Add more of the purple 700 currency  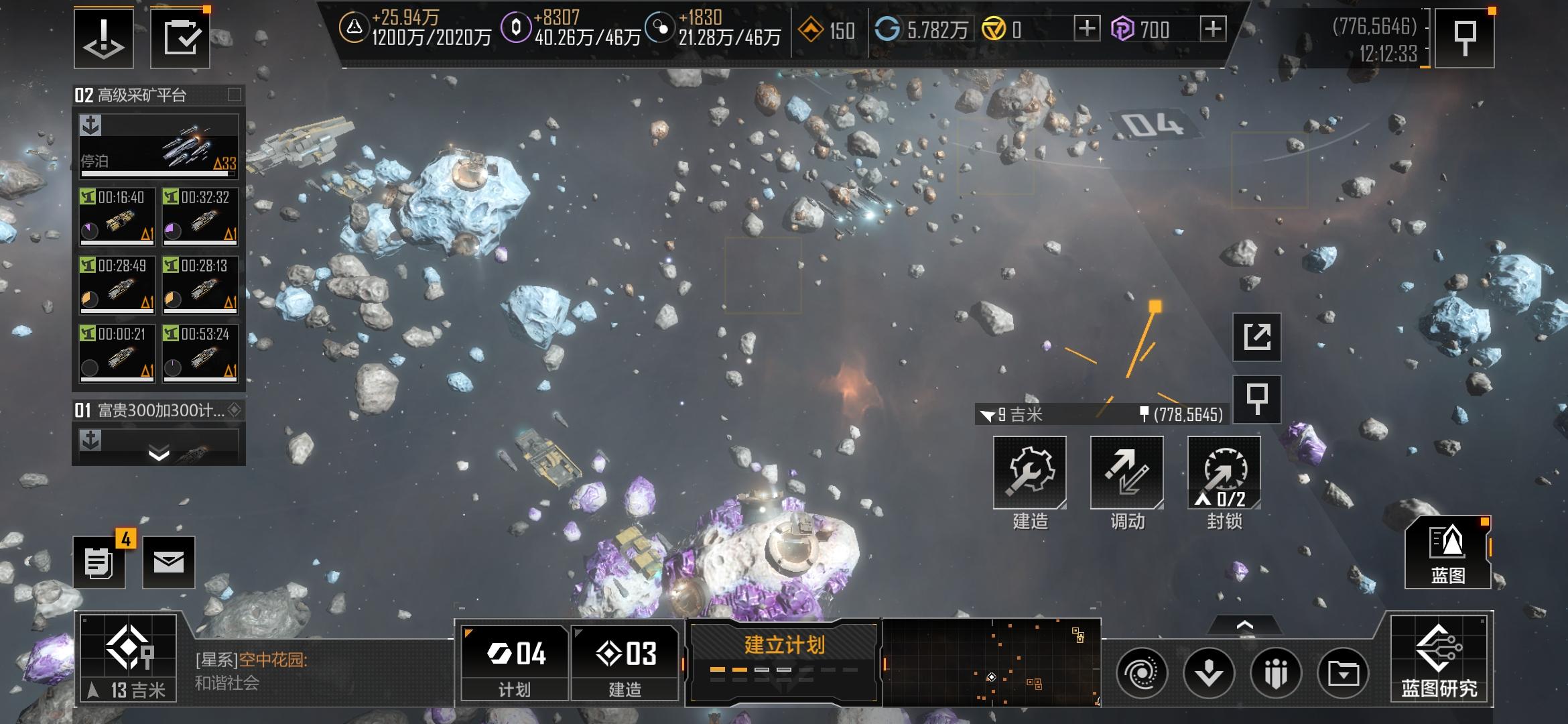coord(1212,29)
